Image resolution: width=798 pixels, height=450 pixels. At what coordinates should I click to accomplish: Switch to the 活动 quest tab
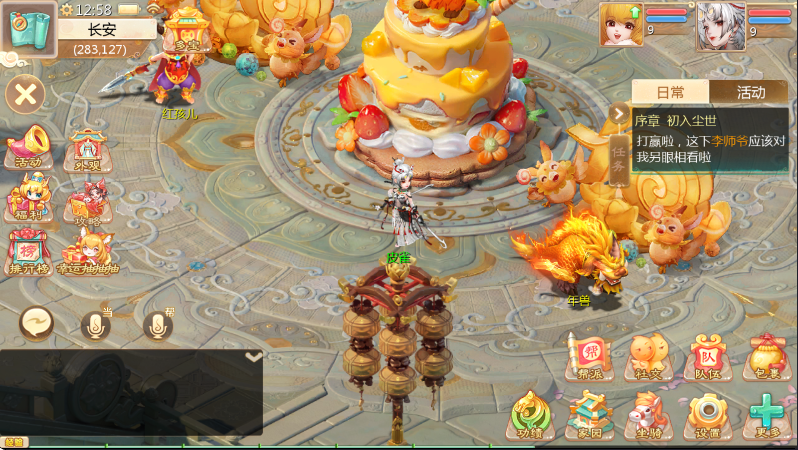click(x=750, y=92)
